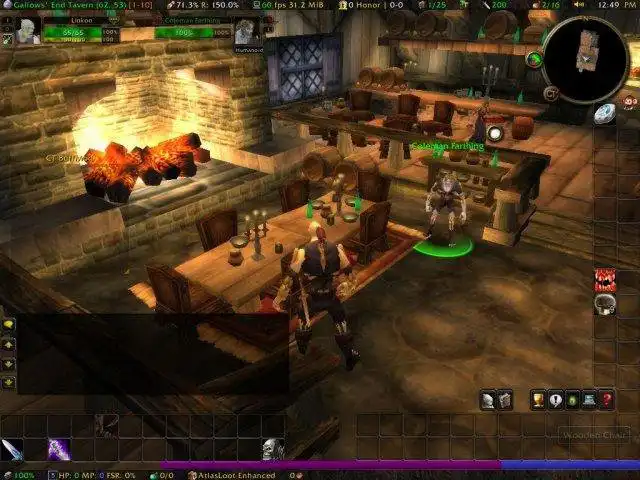
Task: Click the green tracking button on minimap
Action: click(x=534, y=59)
